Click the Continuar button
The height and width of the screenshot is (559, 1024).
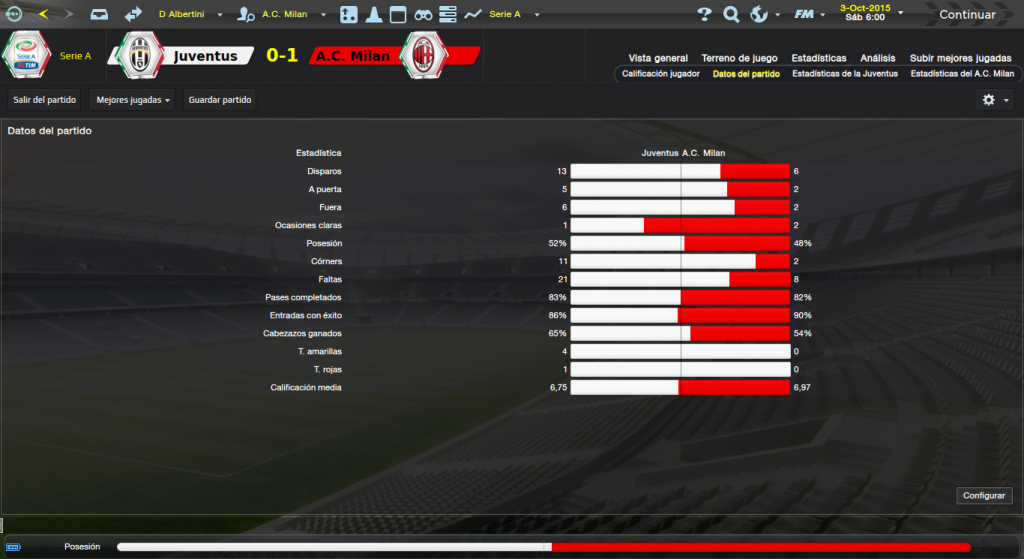[967, 15]
